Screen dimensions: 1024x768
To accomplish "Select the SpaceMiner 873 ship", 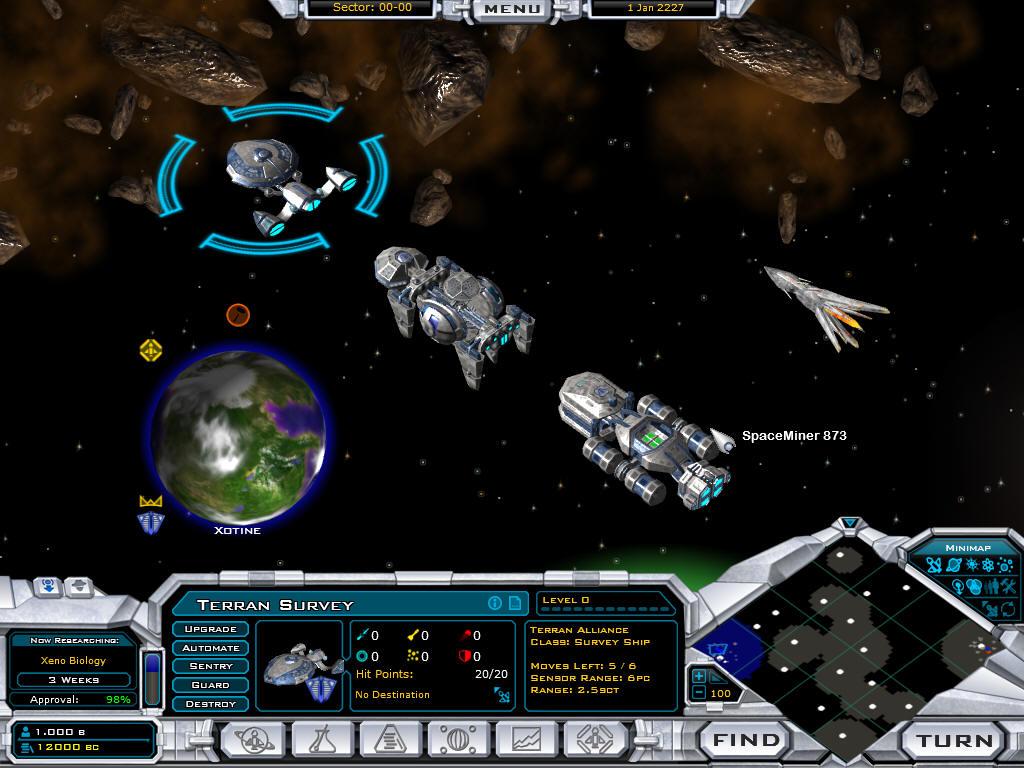I will 645,440.
